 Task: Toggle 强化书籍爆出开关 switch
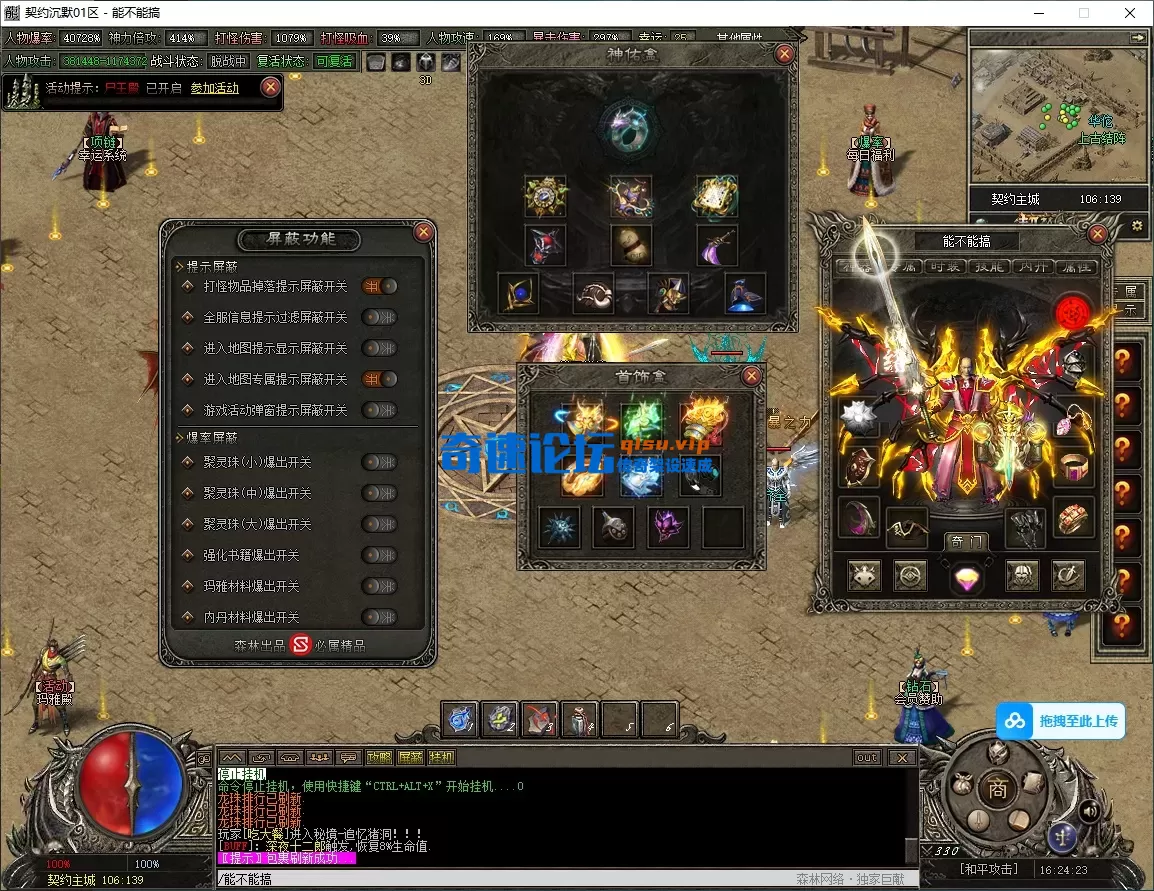coord(379,555)
